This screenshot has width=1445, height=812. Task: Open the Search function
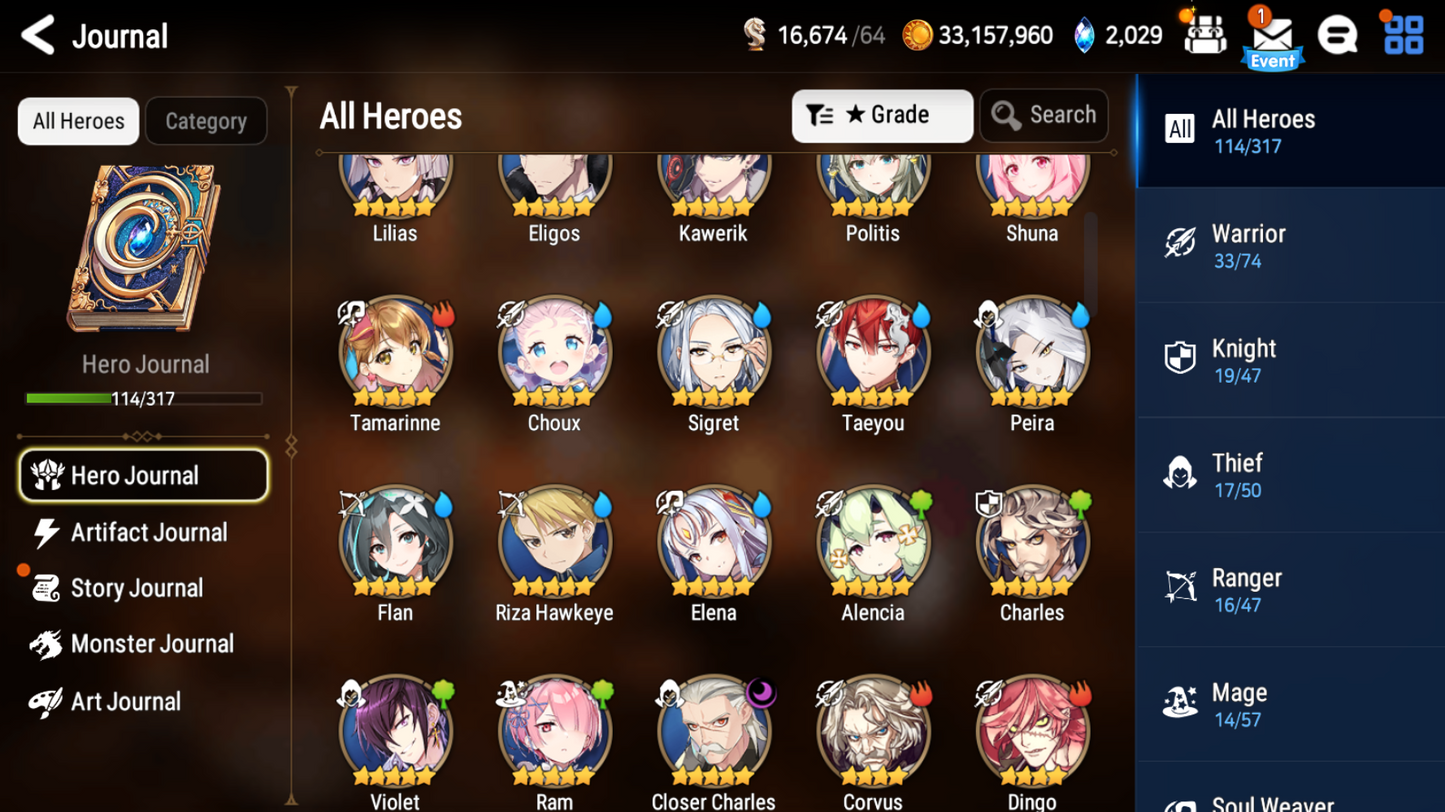click(x=1044, y=115)
